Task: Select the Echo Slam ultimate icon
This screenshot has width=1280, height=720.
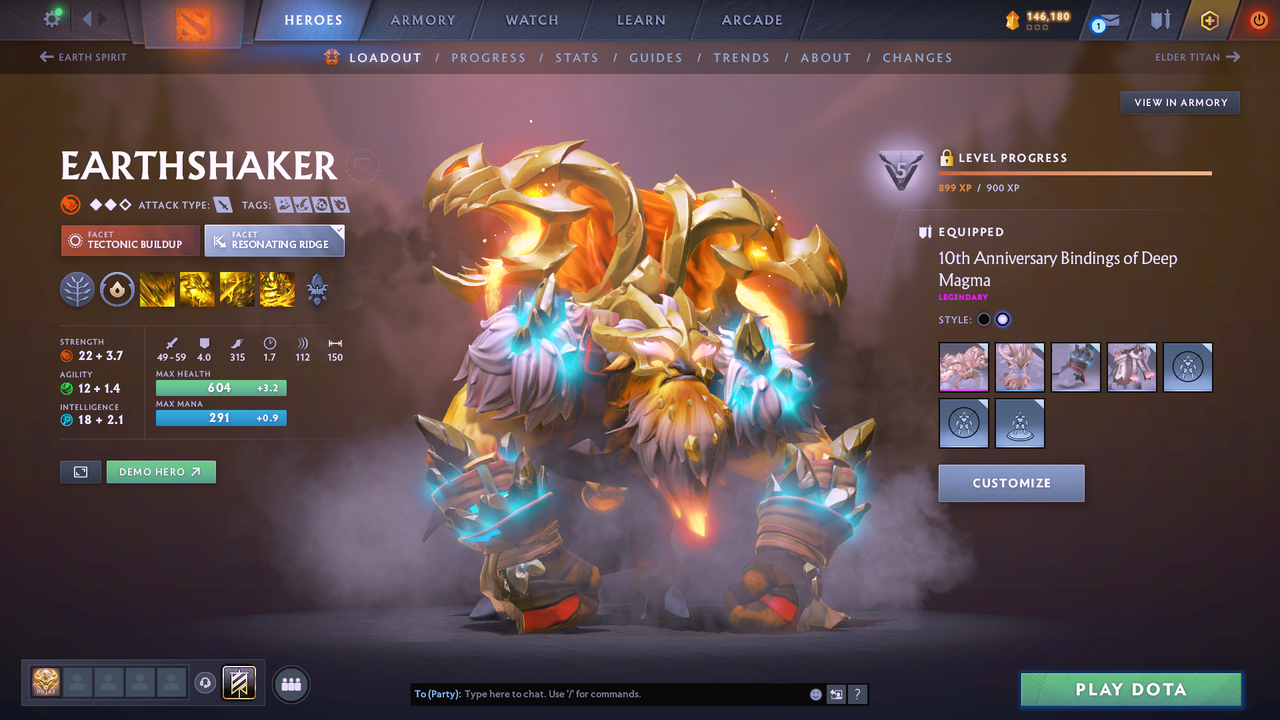Action: 276,290
